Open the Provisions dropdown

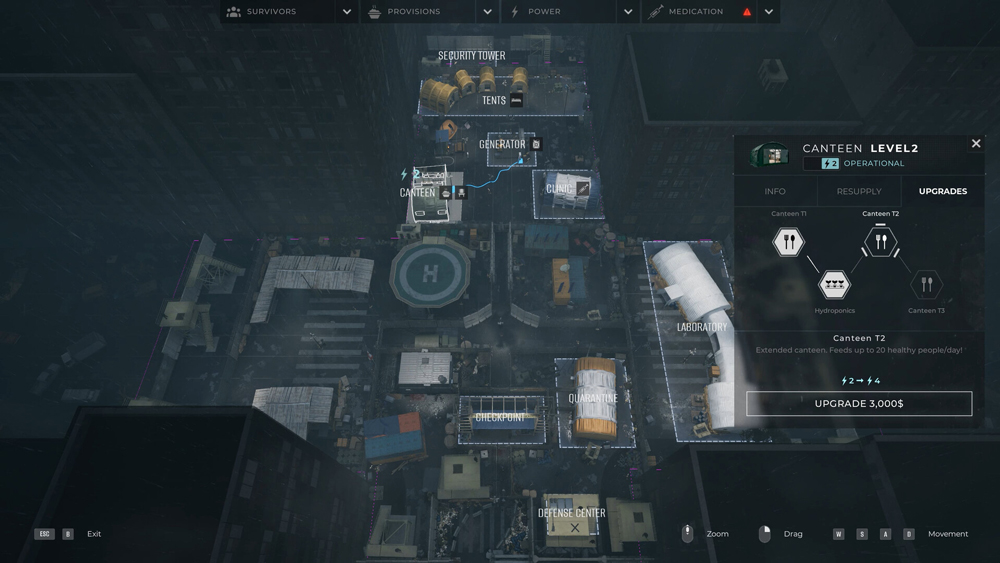[x=487, y=12]
